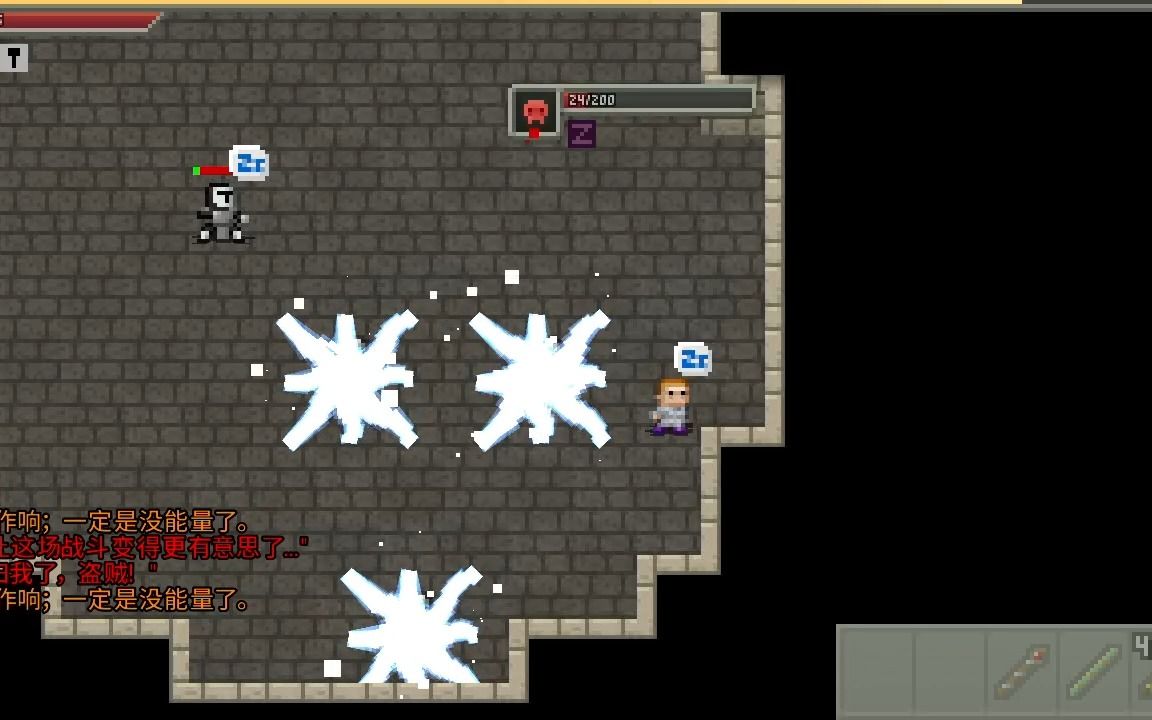Open the red skull boss info

(535, 112)
